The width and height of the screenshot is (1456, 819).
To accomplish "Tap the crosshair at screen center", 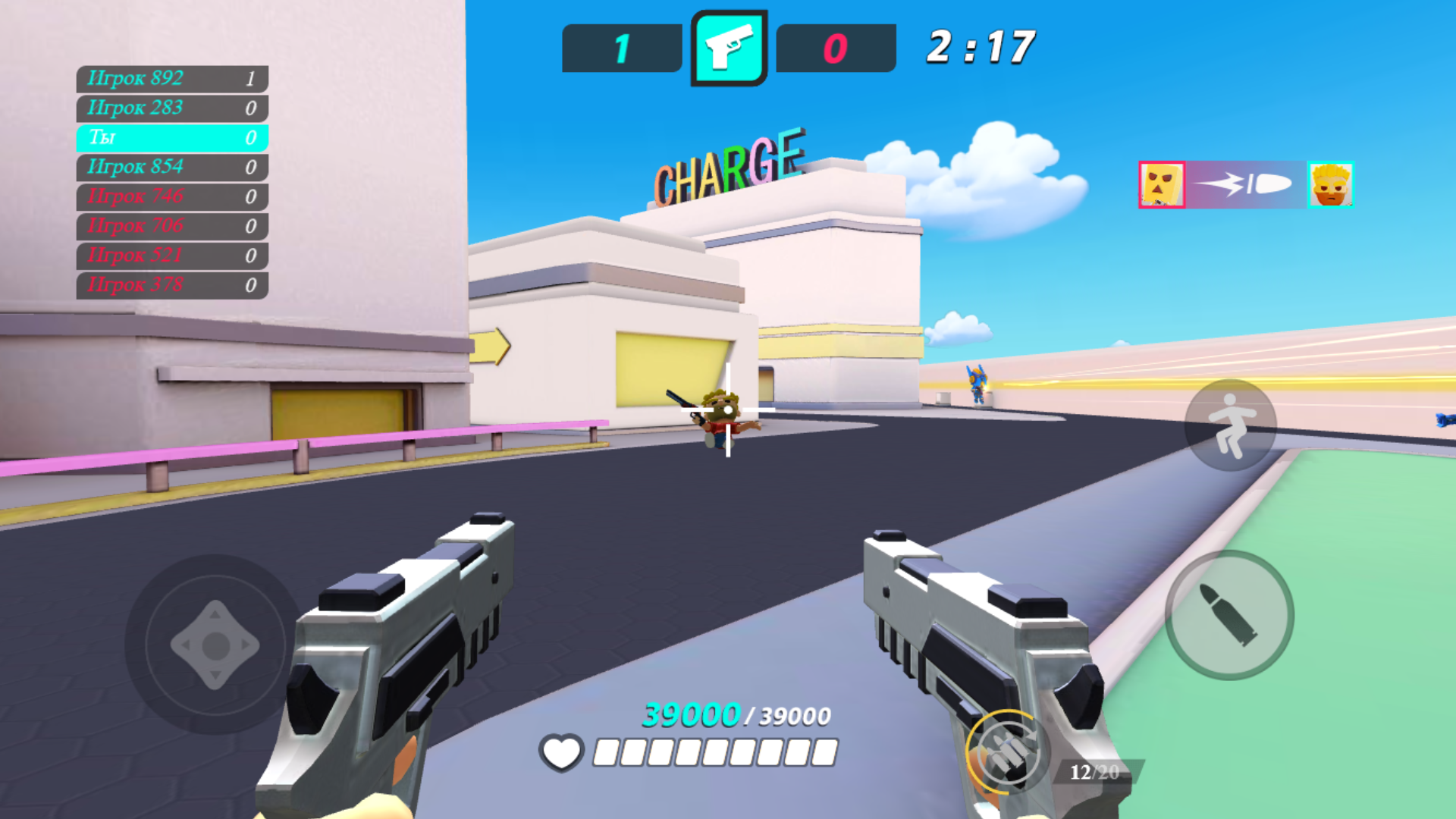I will [728, 409].
